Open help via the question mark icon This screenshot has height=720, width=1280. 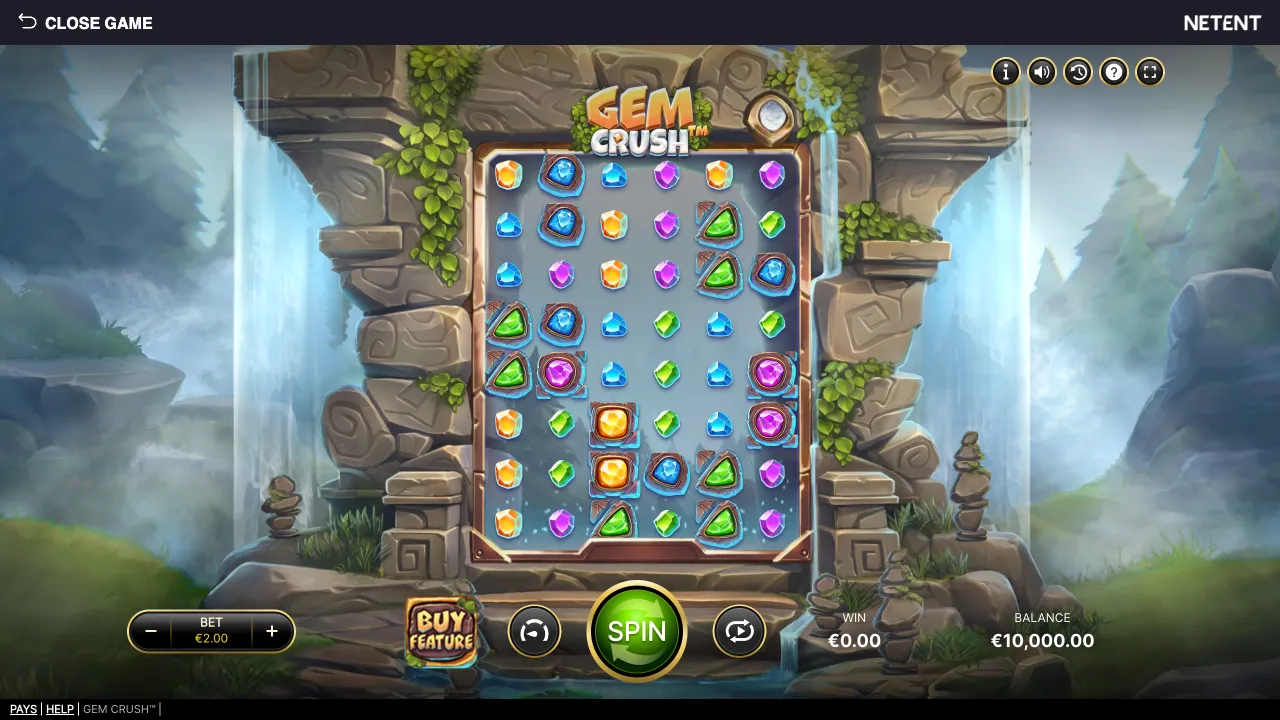pos(1113,72)
